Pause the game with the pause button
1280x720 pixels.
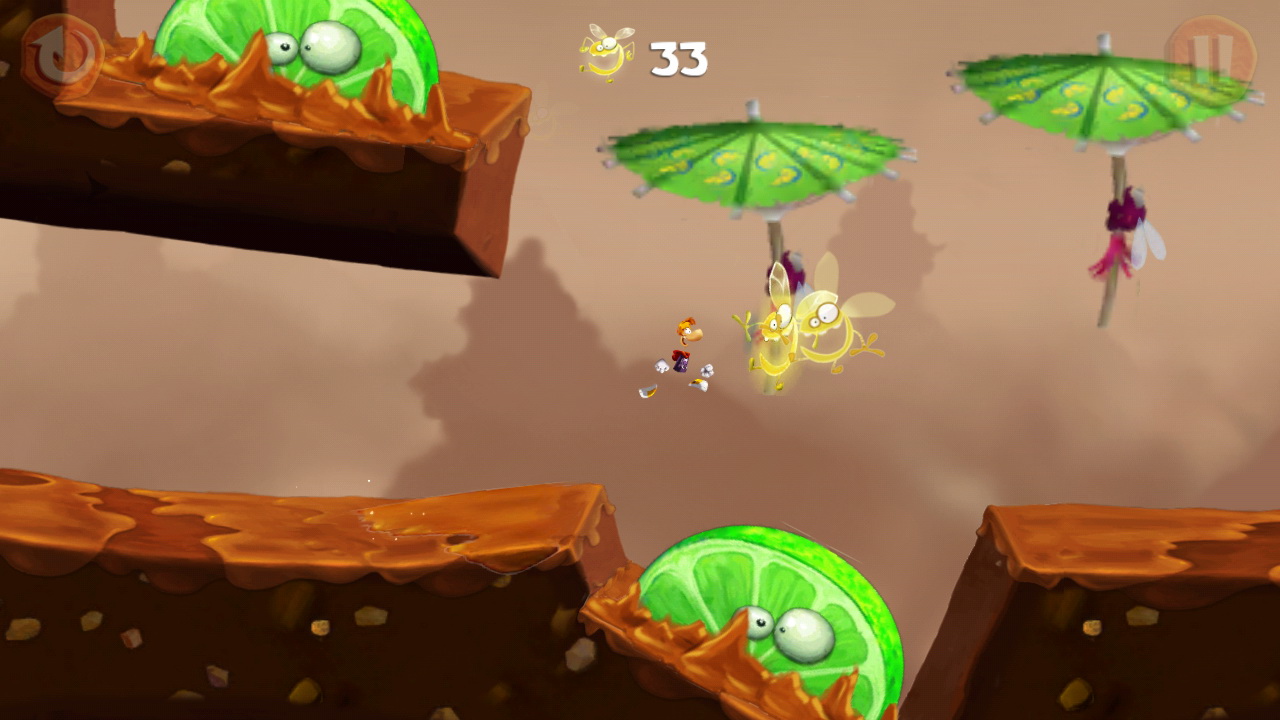point(1210,55)
